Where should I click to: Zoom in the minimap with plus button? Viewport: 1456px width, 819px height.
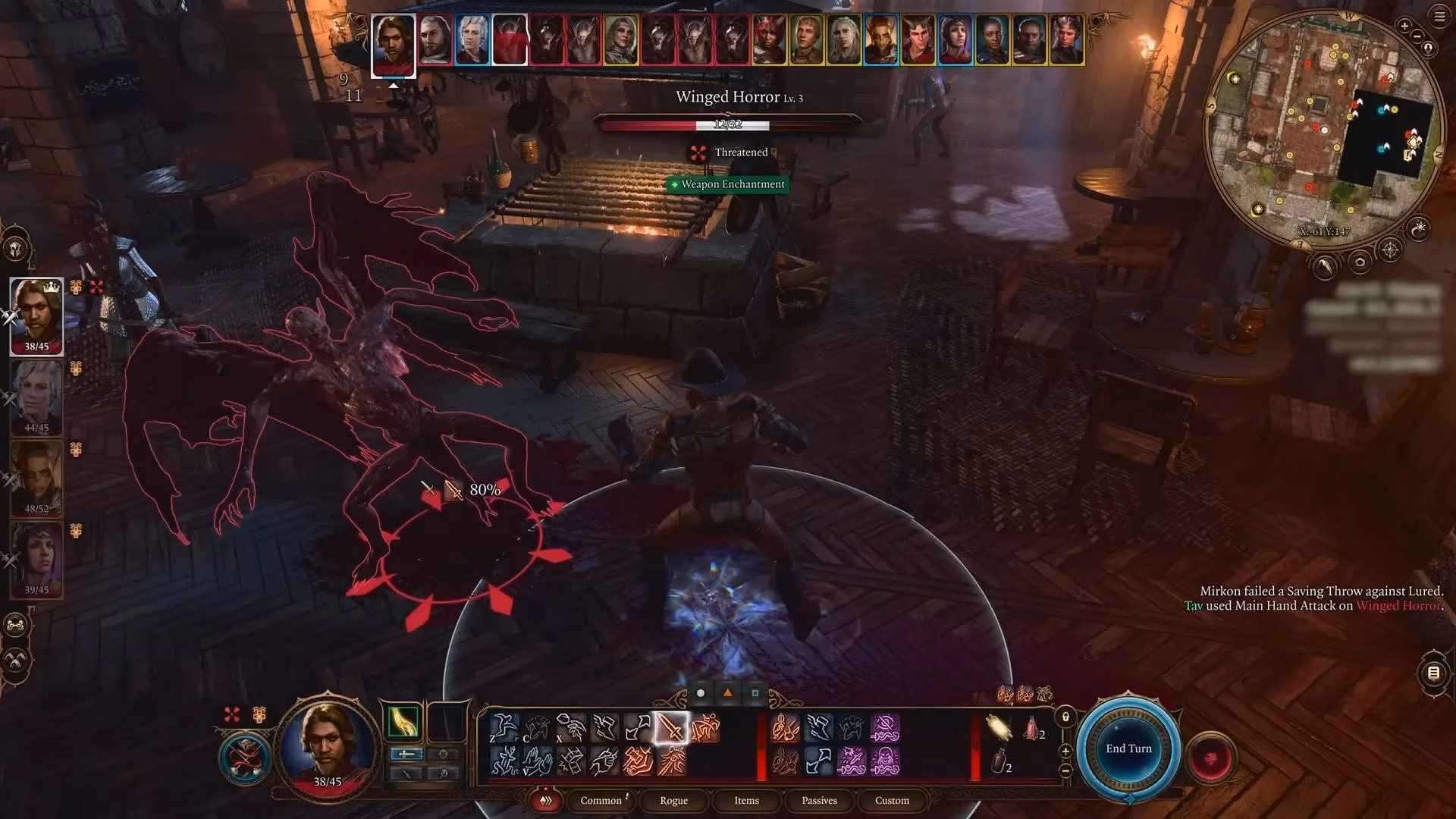coord(1404,27)
